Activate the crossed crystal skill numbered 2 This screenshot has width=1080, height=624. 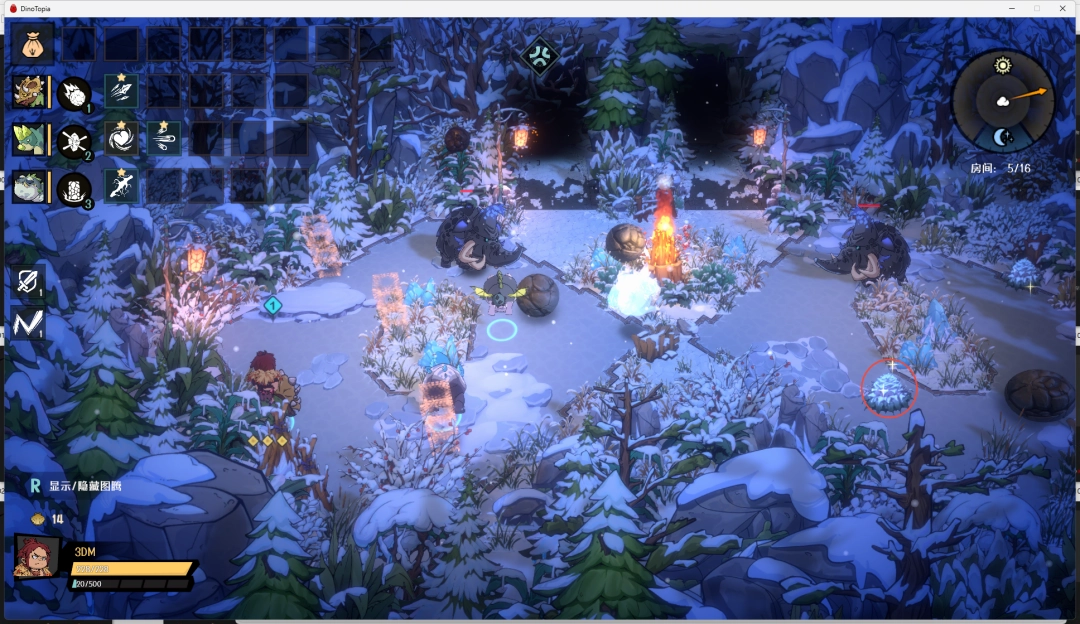click(74, 141)
